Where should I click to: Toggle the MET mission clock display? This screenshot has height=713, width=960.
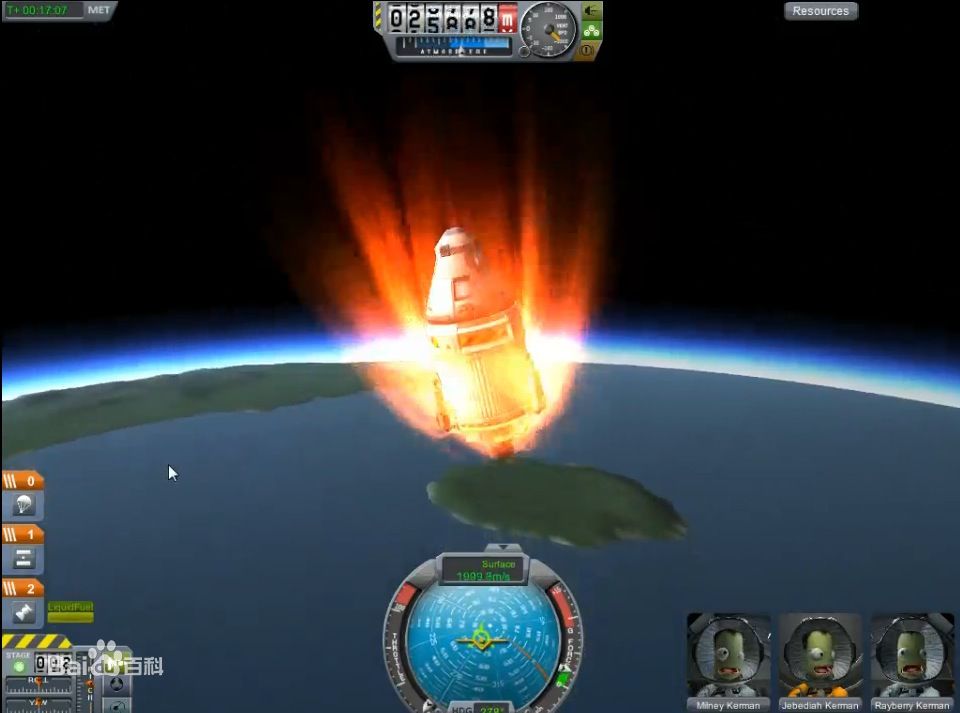99,10
